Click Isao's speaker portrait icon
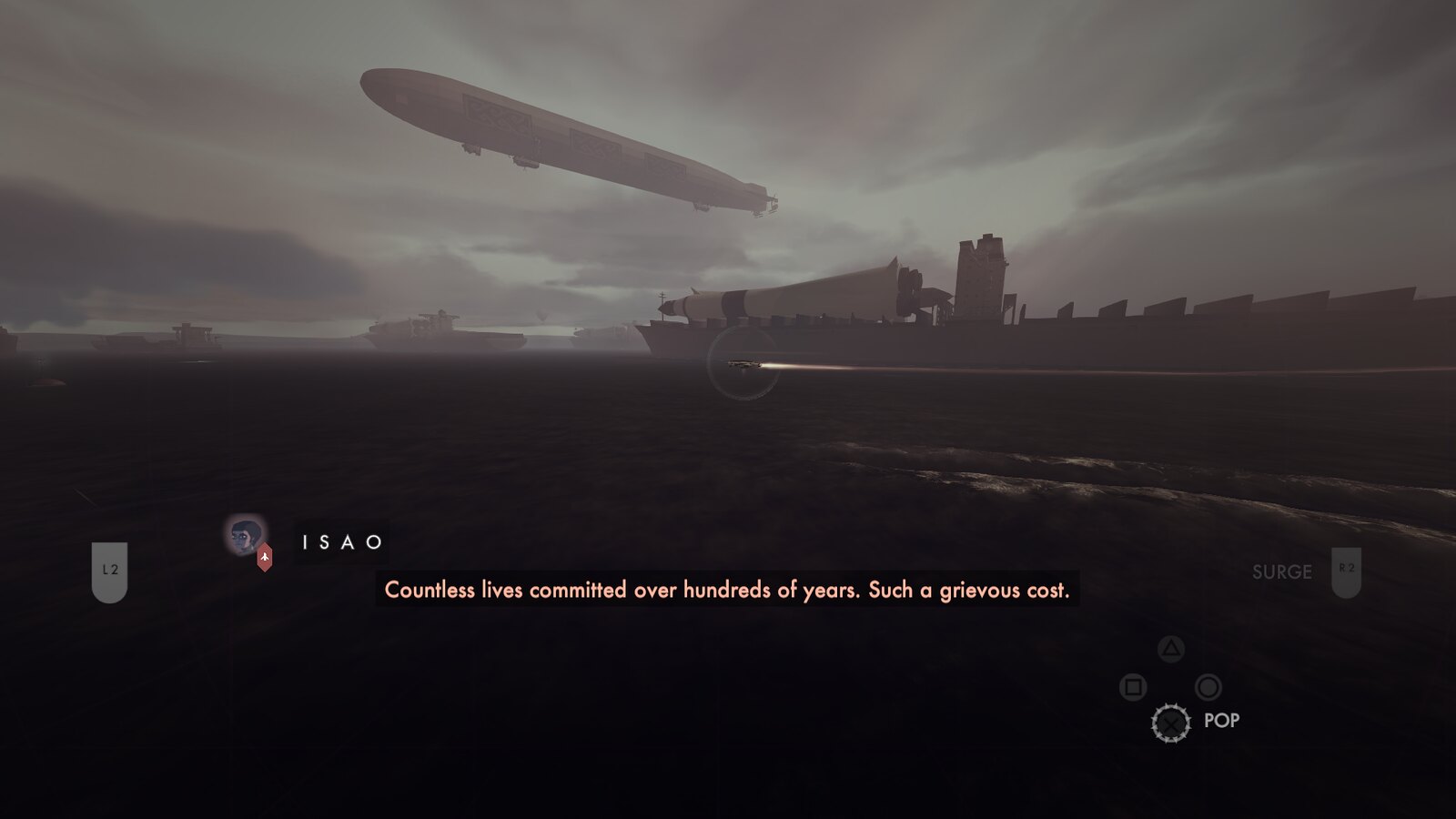The height and width of the screenshot is (819, 1456). (245, 536)
